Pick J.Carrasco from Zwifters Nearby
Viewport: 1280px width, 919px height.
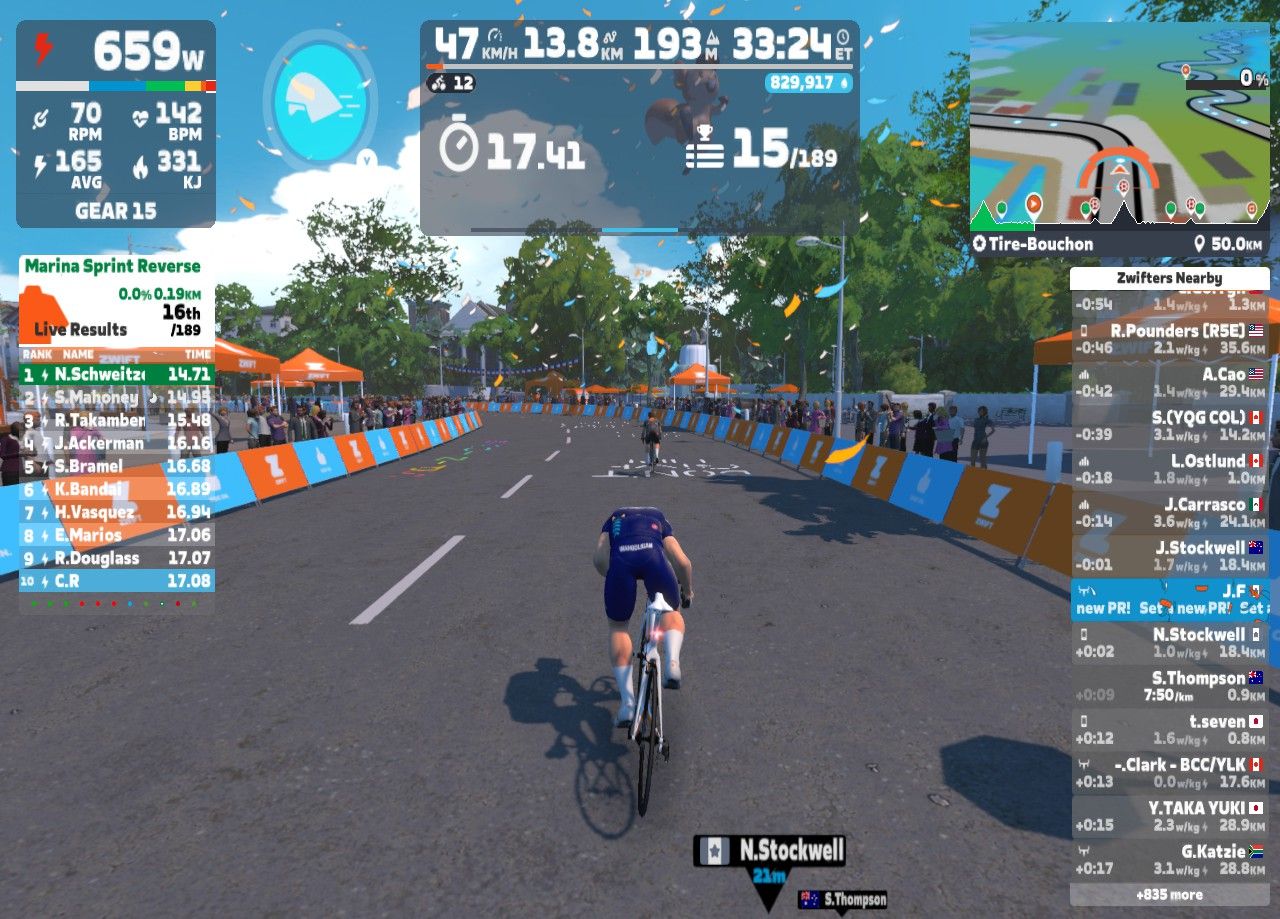point(1169,512)
